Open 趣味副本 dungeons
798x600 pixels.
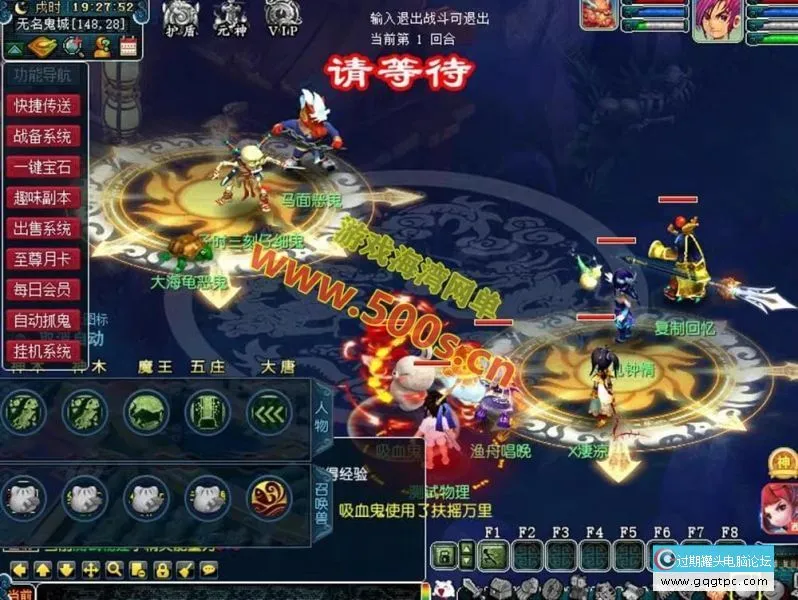click(42, 198)
